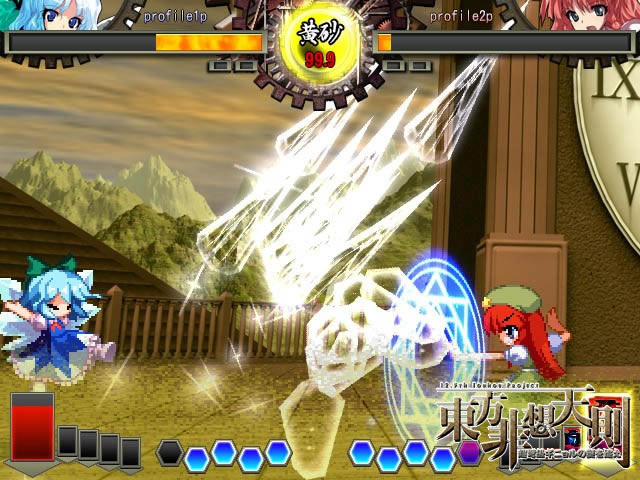Click the profile2p name label
The image size is (640, 480).
click(x=460, y=17)
